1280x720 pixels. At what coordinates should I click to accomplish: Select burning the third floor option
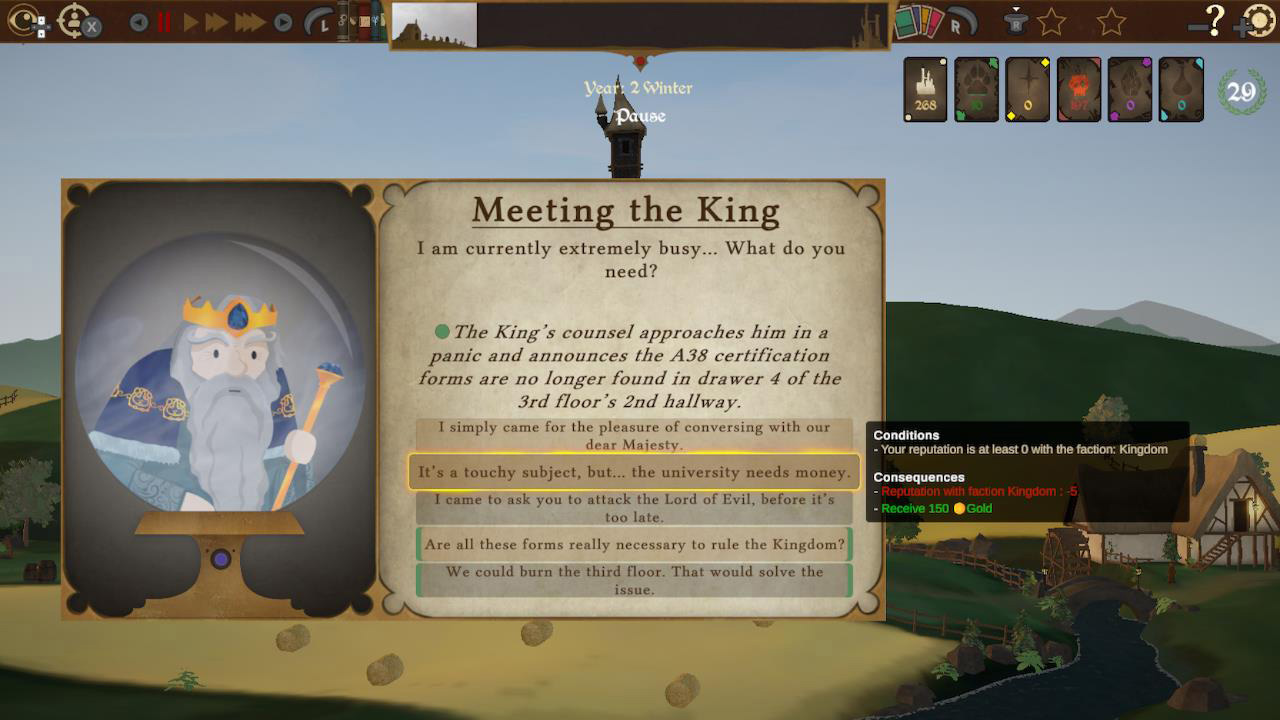click(633, 580)
